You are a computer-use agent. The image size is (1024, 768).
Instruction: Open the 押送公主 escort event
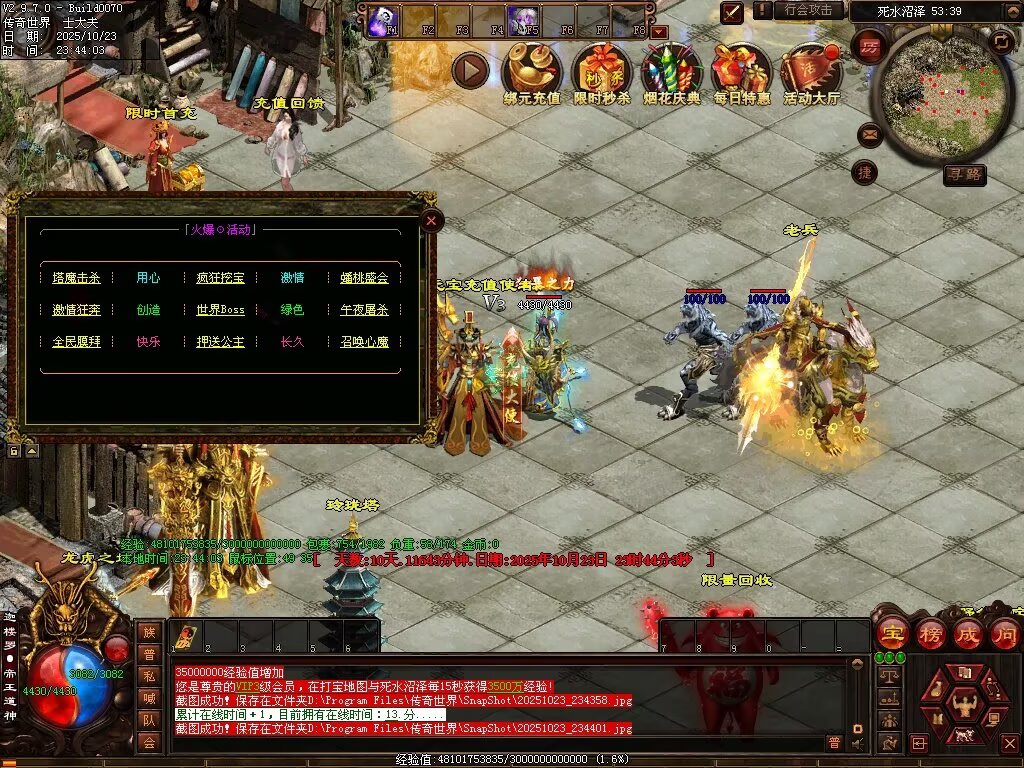click(x=220, y=342)
